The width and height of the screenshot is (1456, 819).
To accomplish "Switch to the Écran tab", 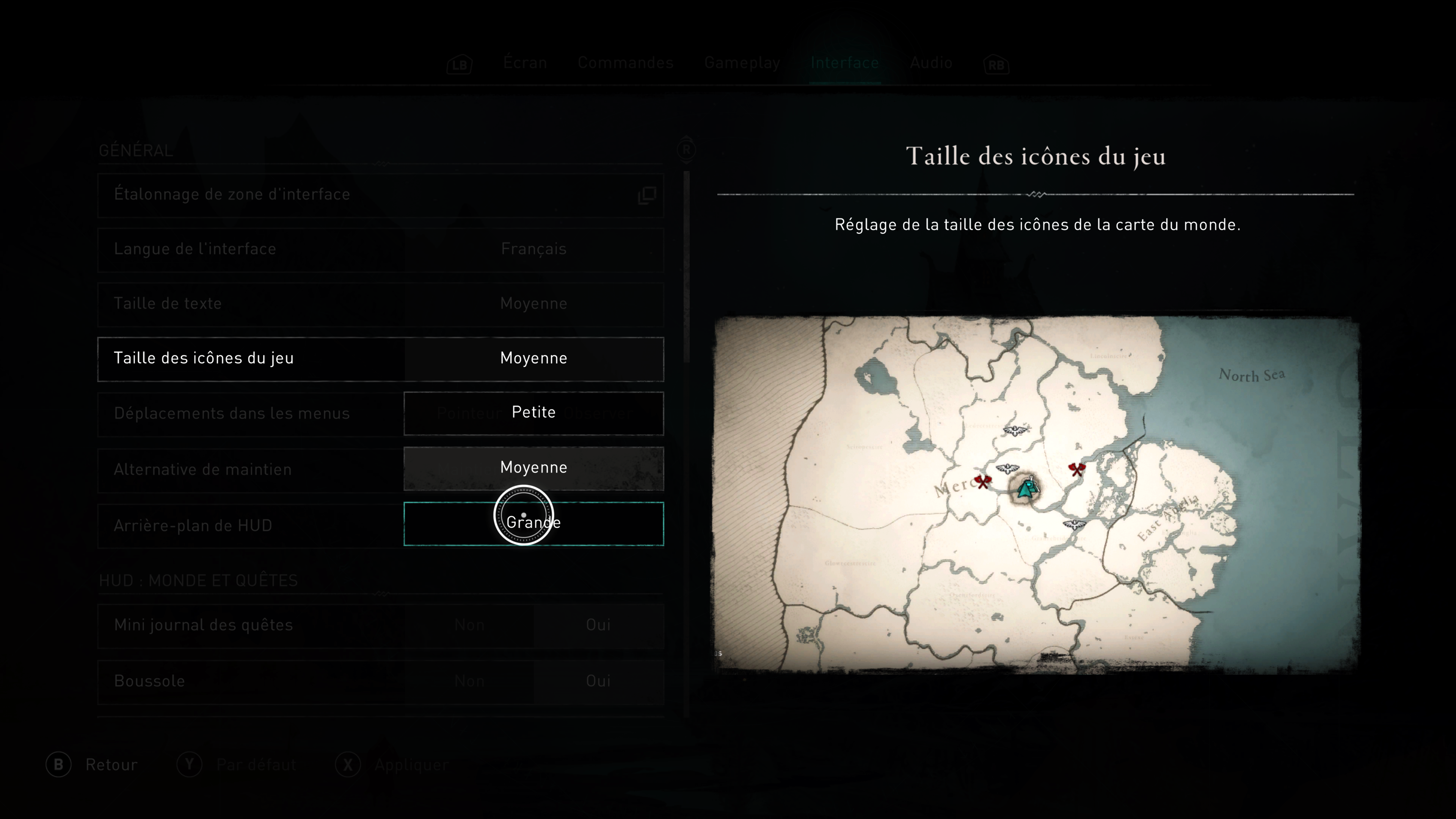I will point(524,63).
